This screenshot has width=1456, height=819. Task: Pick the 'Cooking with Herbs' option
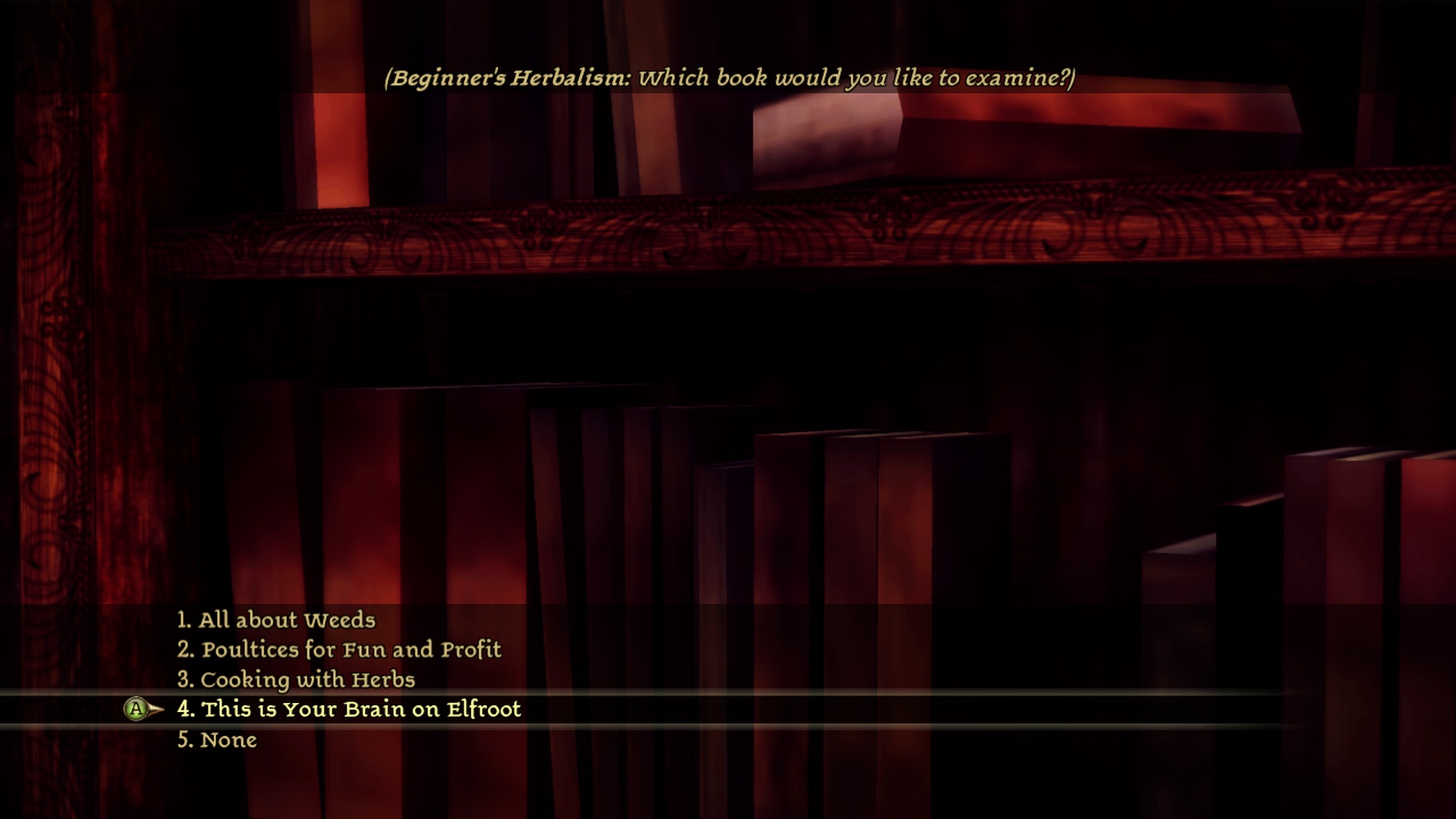(297, 679)
